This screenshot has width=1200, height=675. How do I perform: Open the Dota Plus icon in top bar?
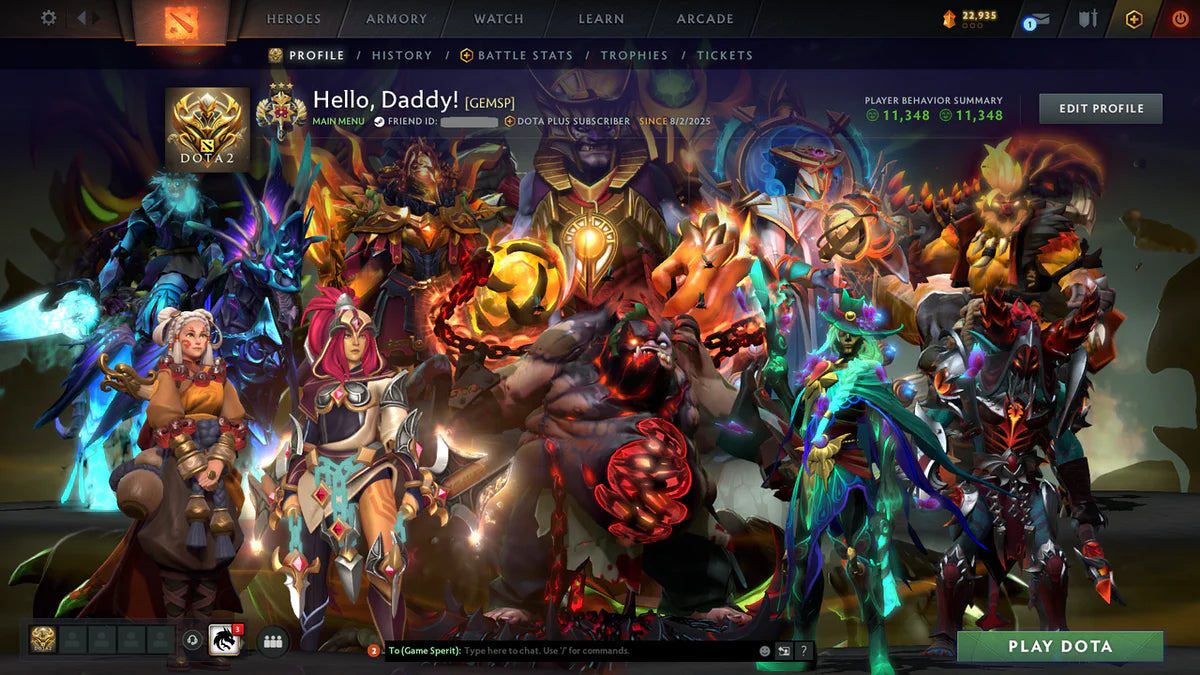1133,19
